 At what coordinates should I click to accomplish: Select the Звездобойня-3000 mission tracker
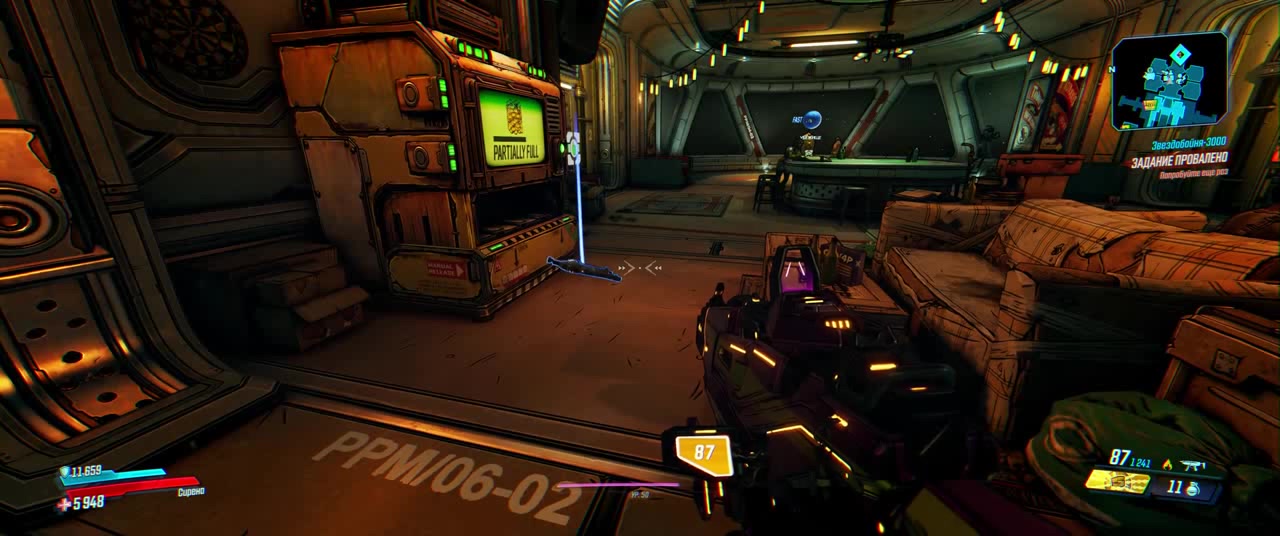coord(1188,144)
